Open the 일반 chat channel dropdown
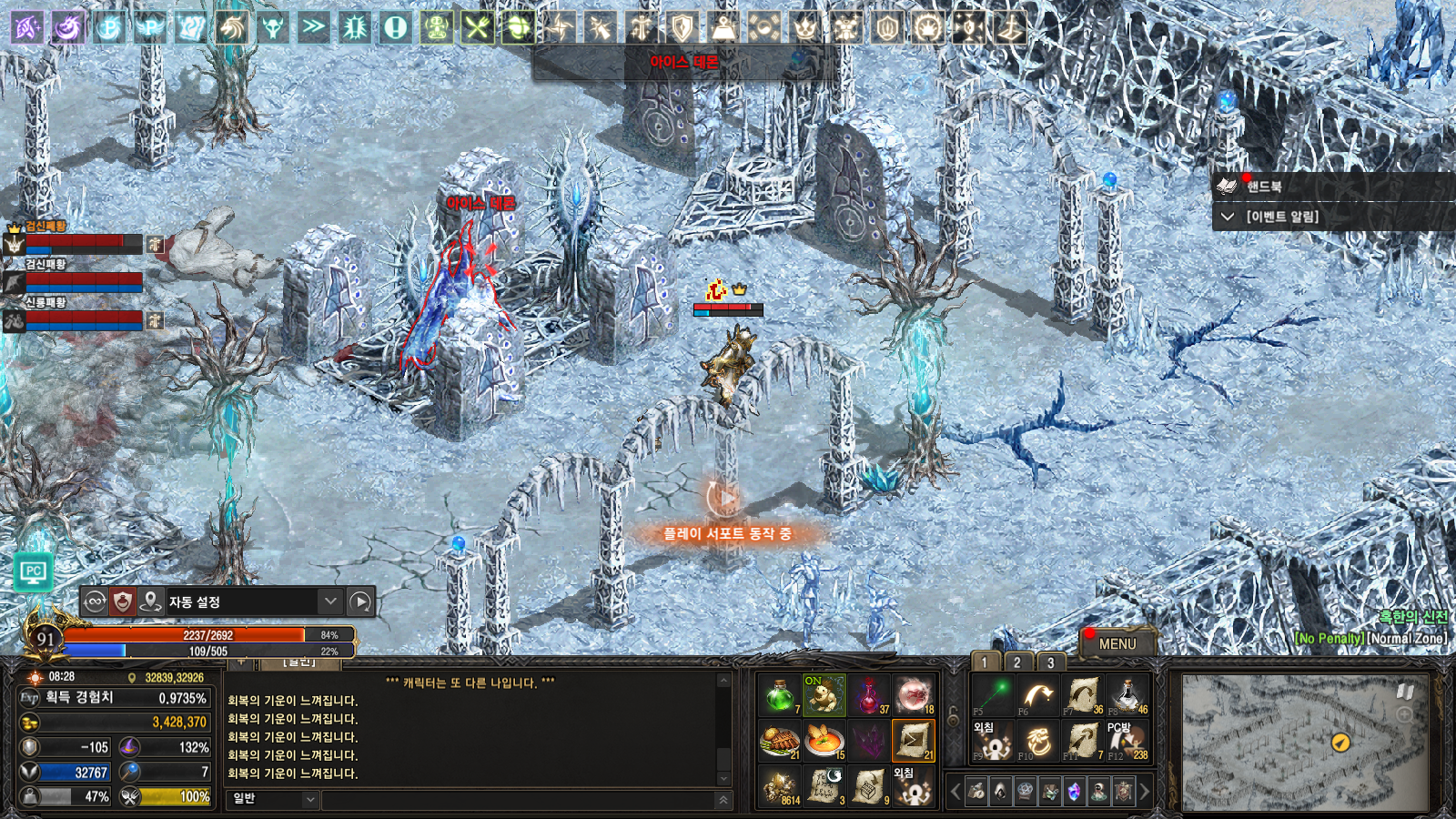This screenshot has height=819, width=1456. 273,799
